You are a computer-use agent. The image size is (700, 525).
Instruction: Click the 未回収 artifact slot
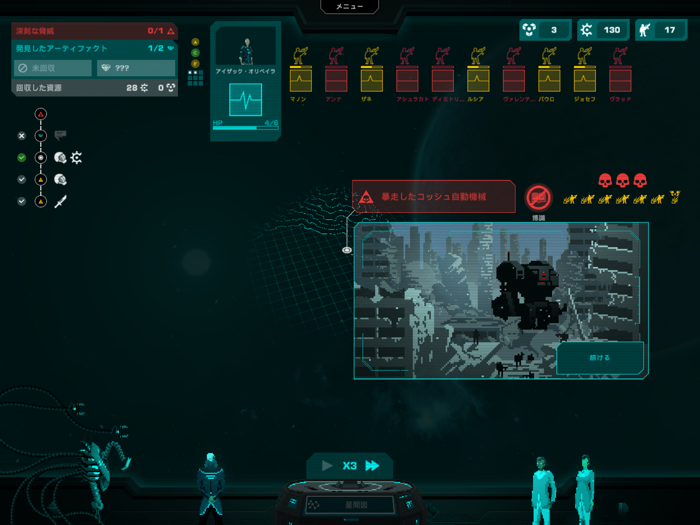click(53, 68)
